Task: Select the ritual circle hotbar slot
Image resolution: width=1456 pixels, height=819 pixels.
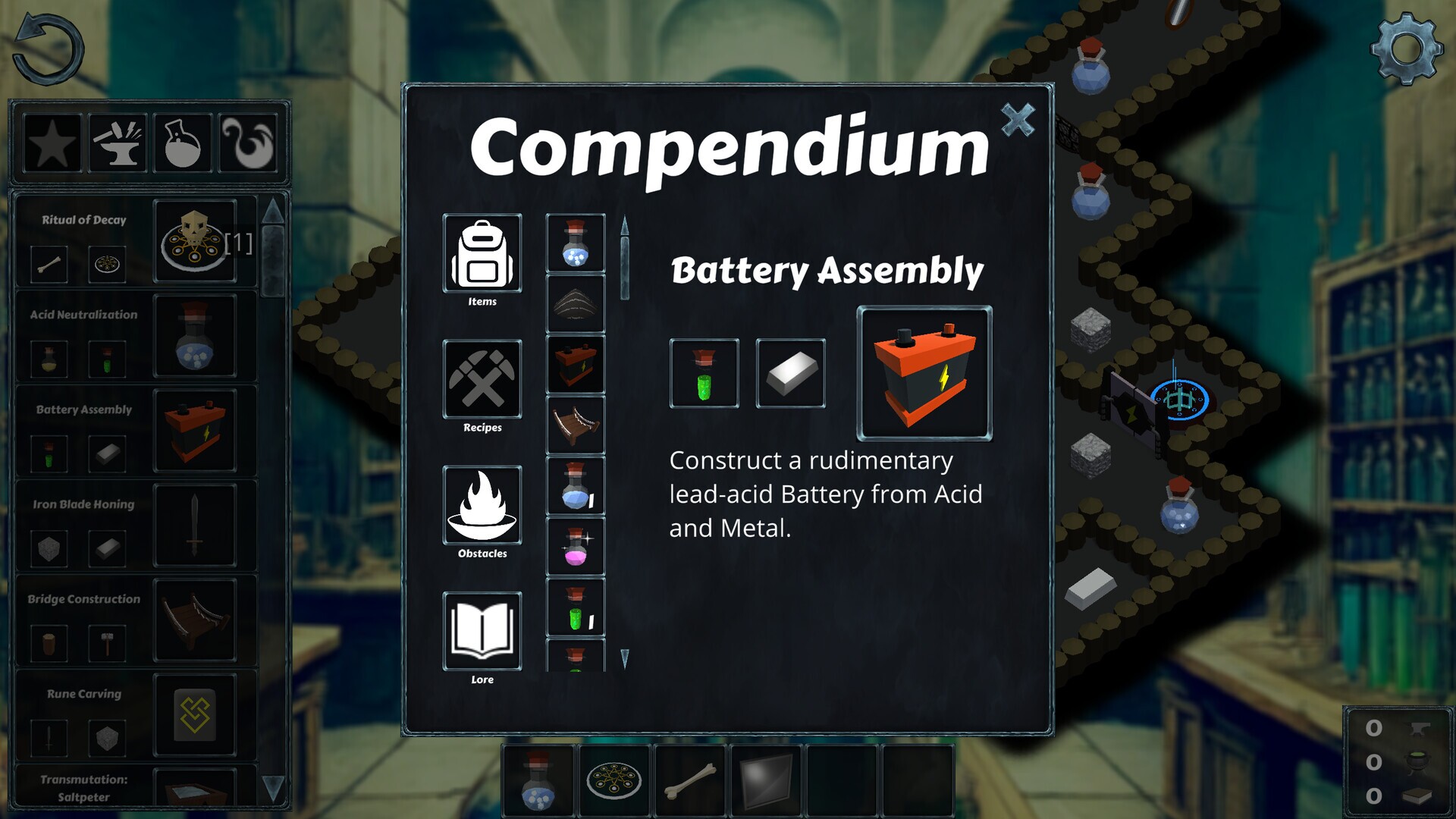Action: coord(614,781)
